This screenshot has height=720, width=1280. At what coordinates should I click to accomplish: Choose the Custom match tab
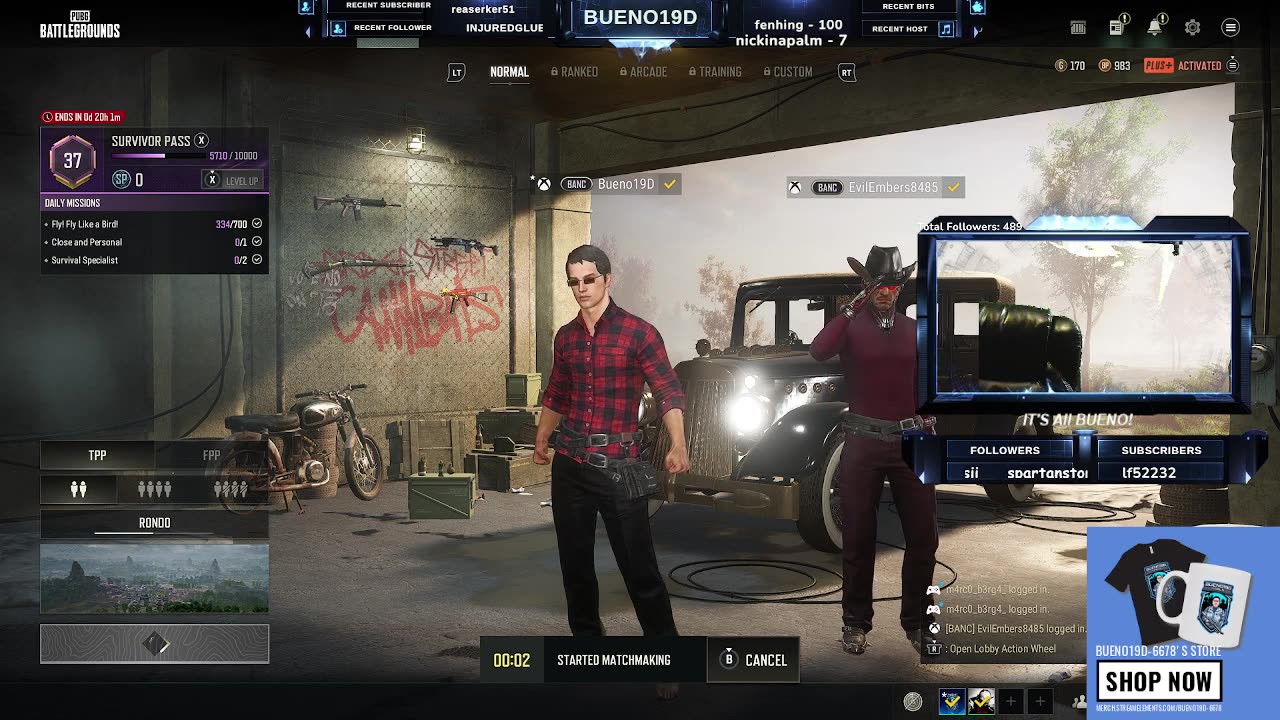point(788,72)
